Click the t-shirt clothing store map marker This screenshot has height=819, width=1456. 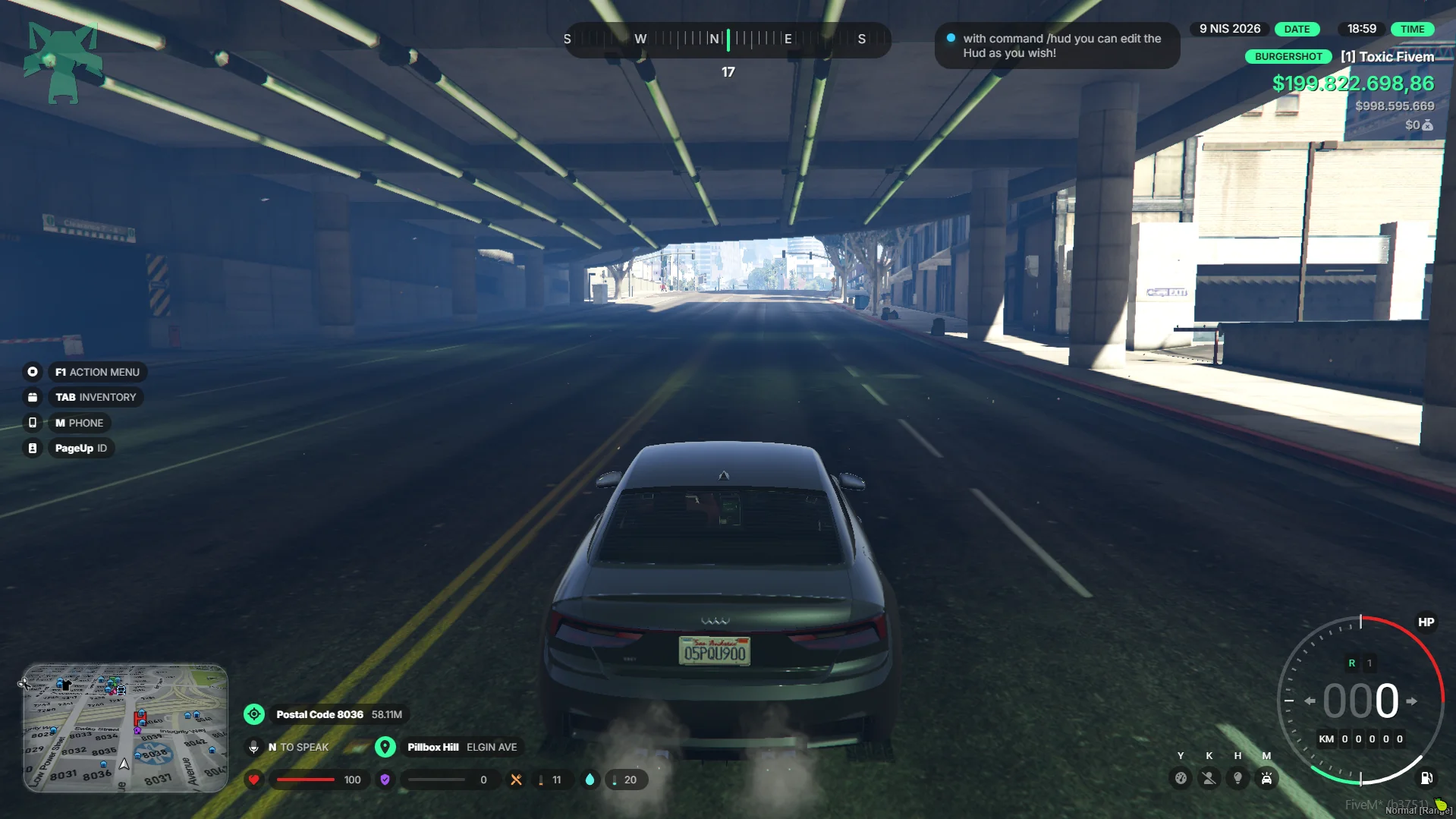66,685
